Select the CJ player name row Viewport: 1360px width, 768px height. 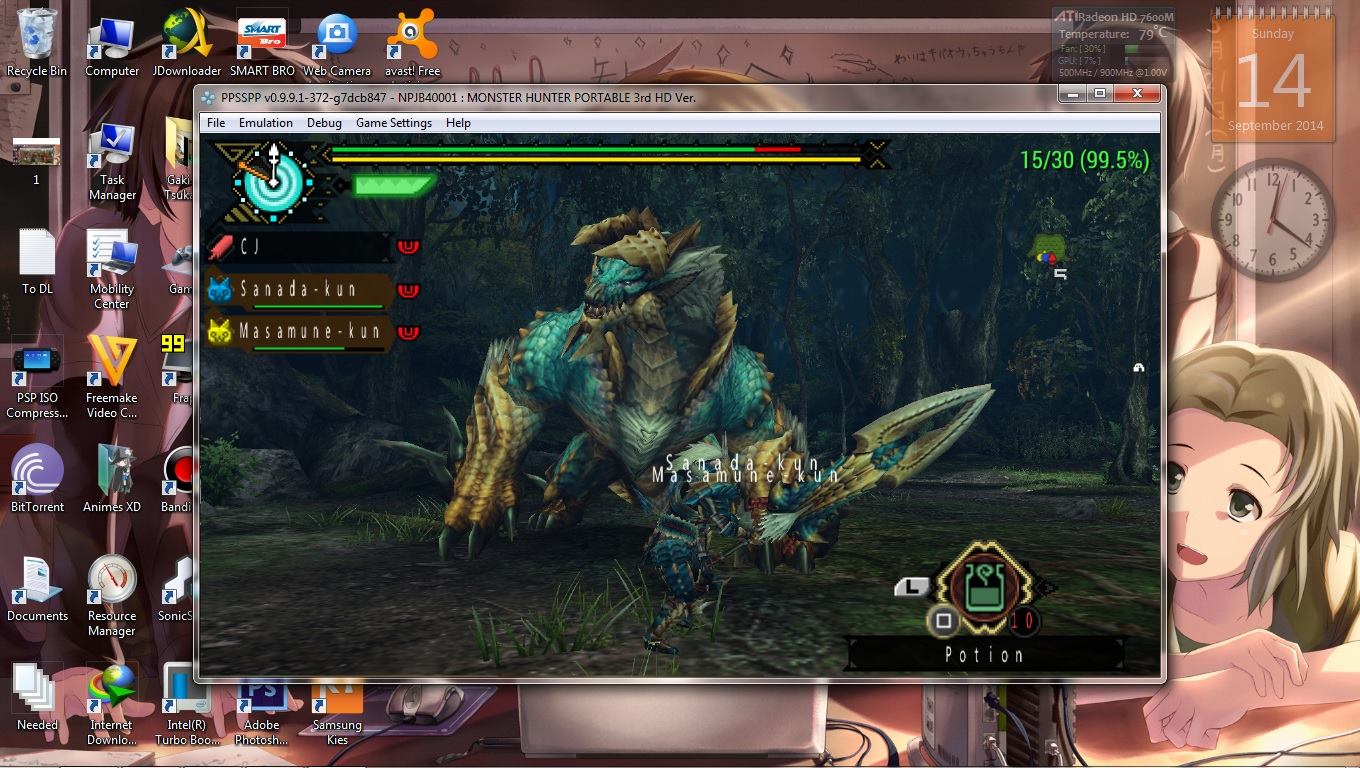click(x=298, y=246)
